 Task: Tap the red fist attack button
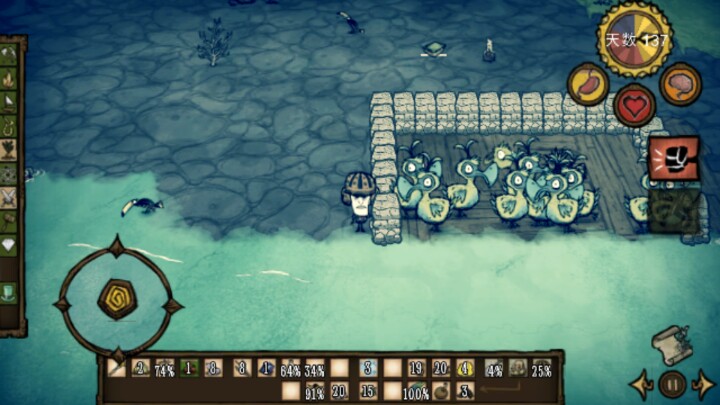673,158
